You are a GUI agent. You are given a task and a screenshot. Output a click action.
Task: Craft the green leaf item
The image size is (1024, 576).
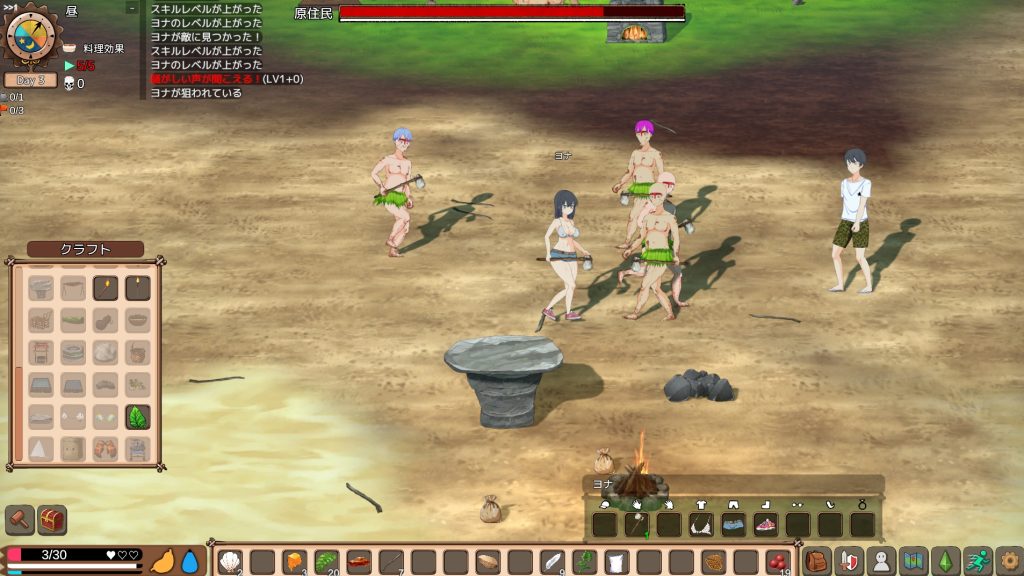[137, 417]
